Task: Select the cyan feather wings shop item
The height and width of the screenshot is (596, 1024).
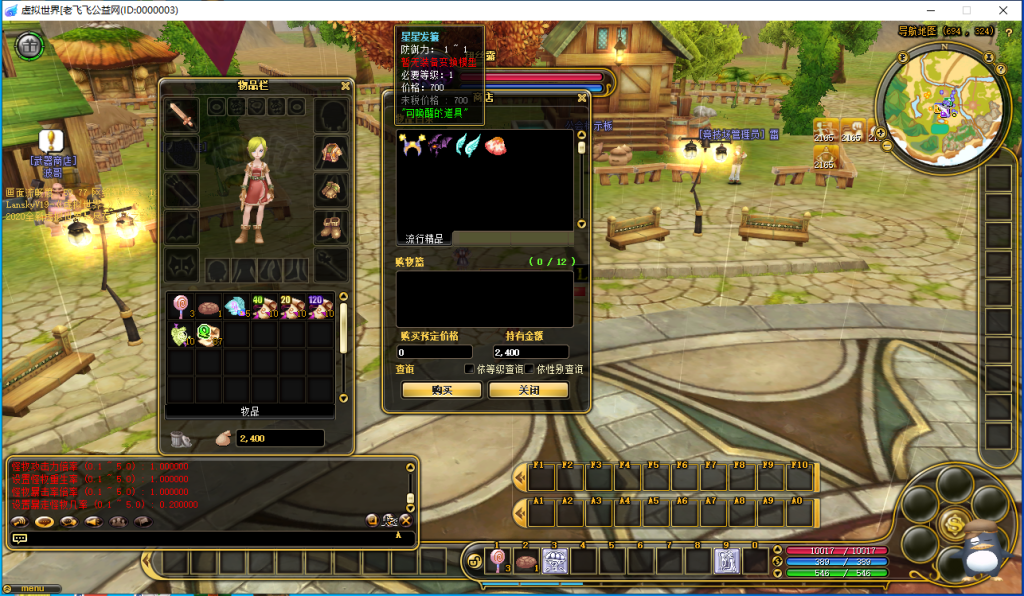Action: [x=467, y=146]
